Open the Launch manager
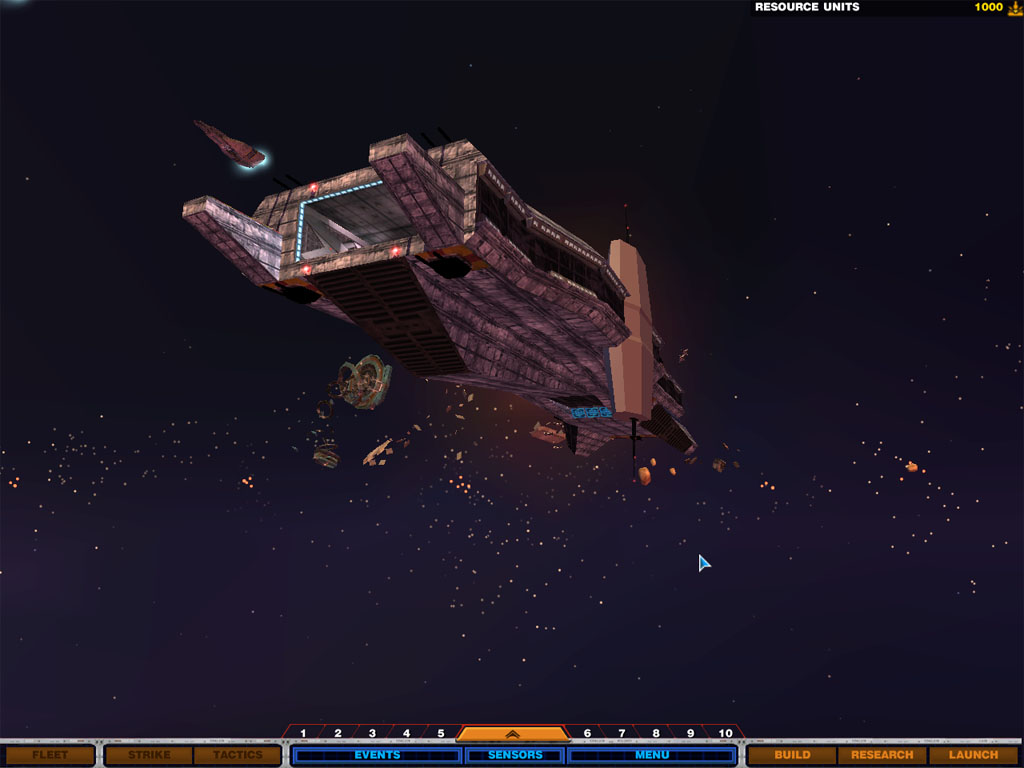Viewport: 1024px width, 768px height. (973, 755)
